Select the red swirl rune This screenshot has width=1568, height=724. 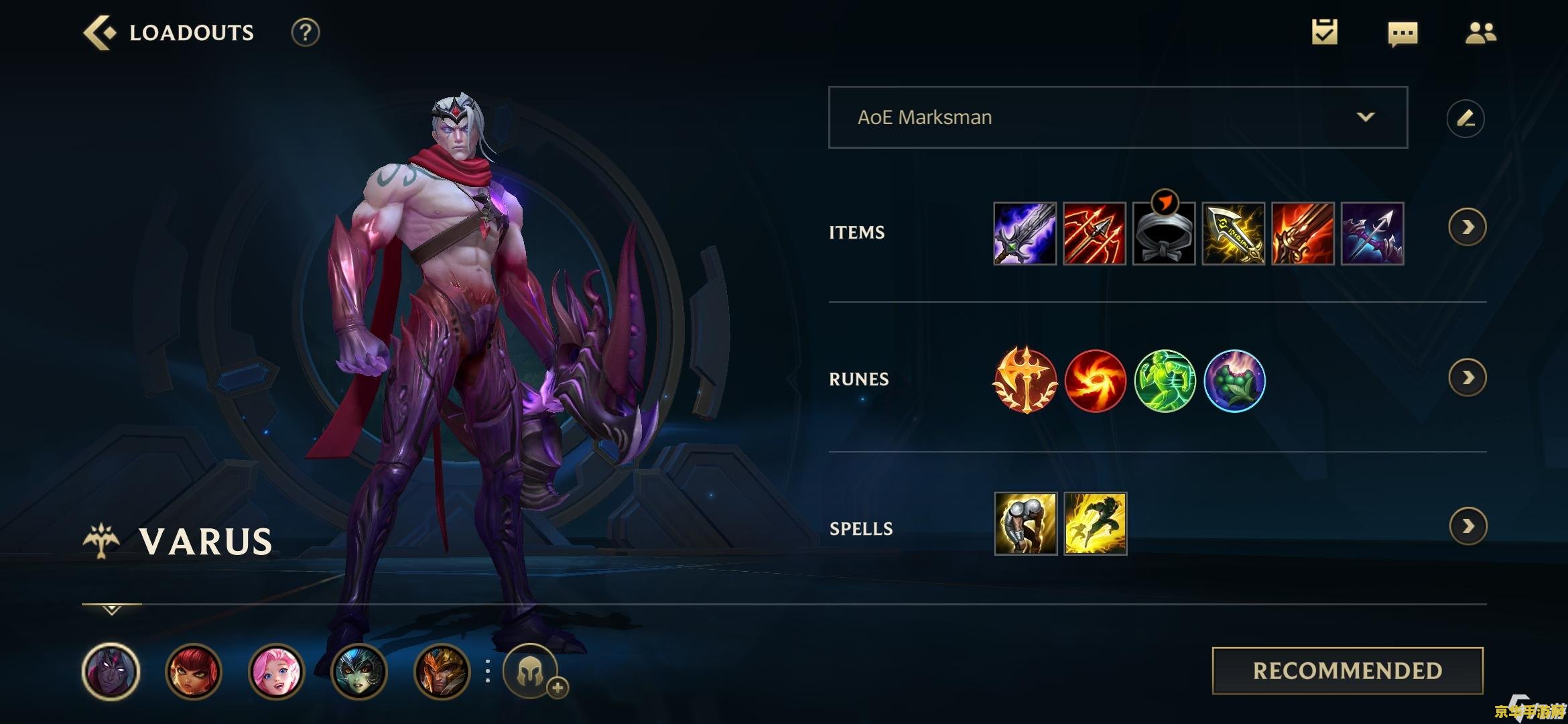click(1095, 380)
